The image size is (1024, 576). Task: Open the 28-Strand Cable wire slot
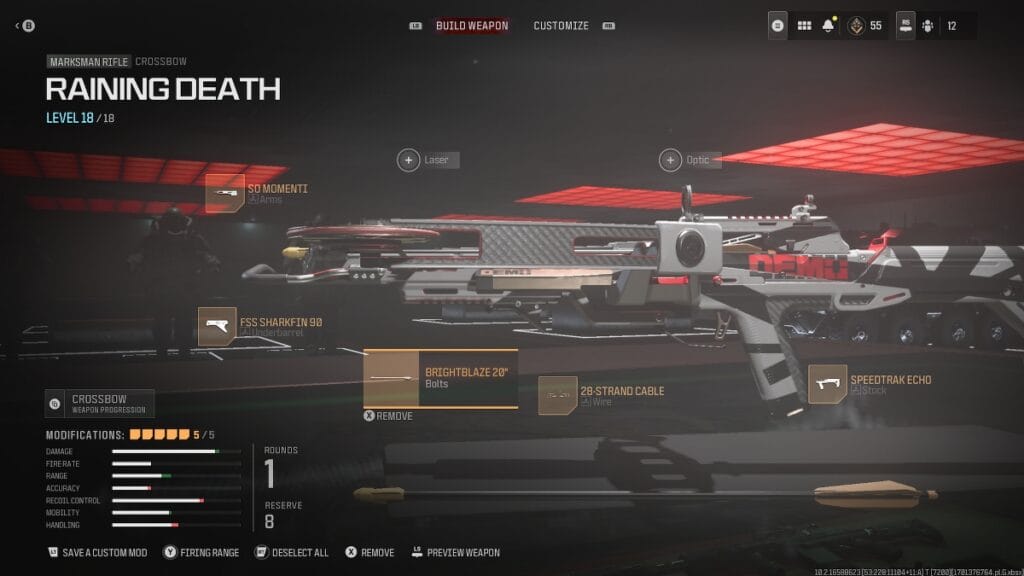pos(557,396)
